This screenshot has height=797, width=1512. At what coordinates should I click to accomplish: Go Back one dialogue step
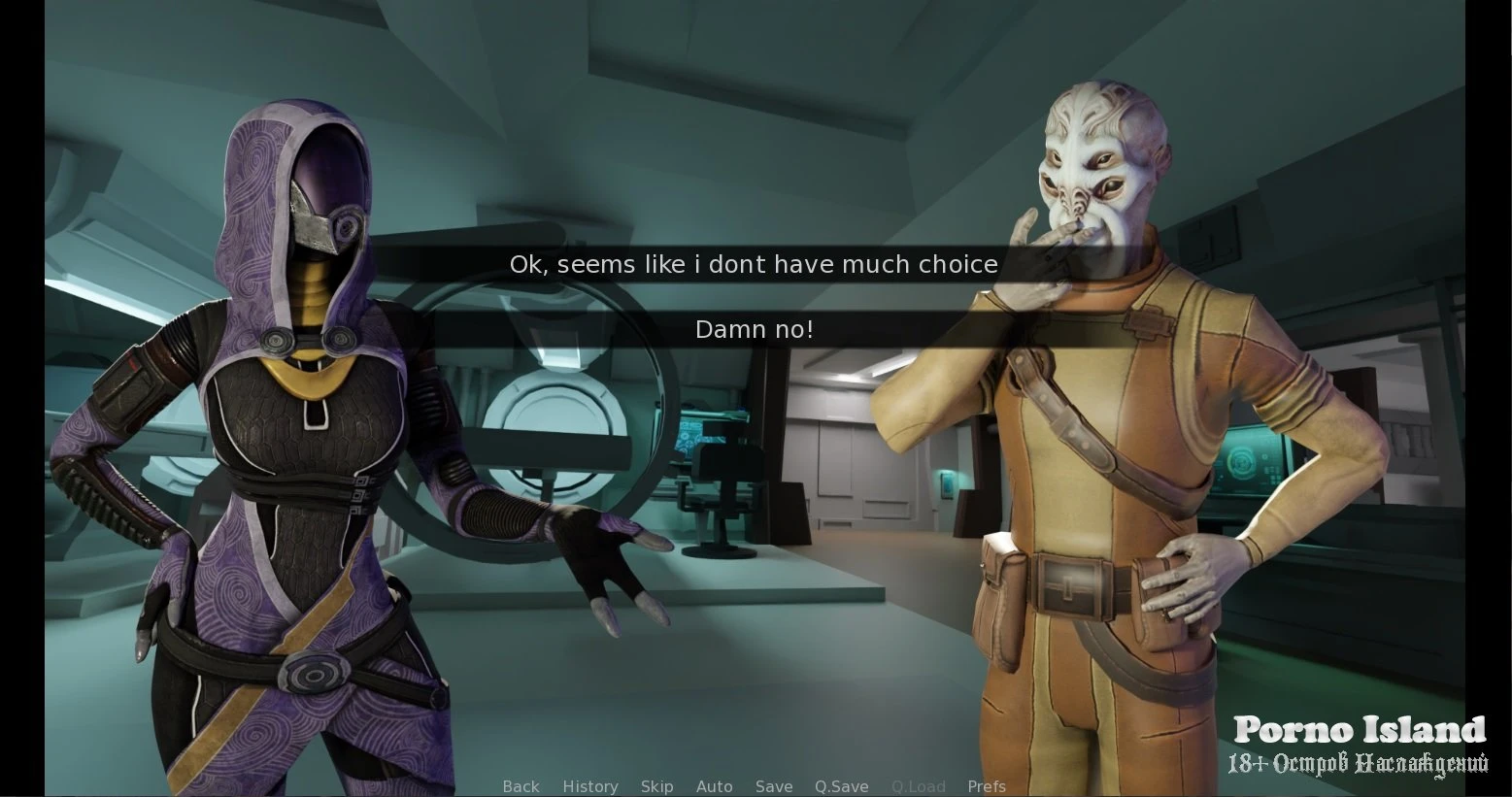click(521, 786)
